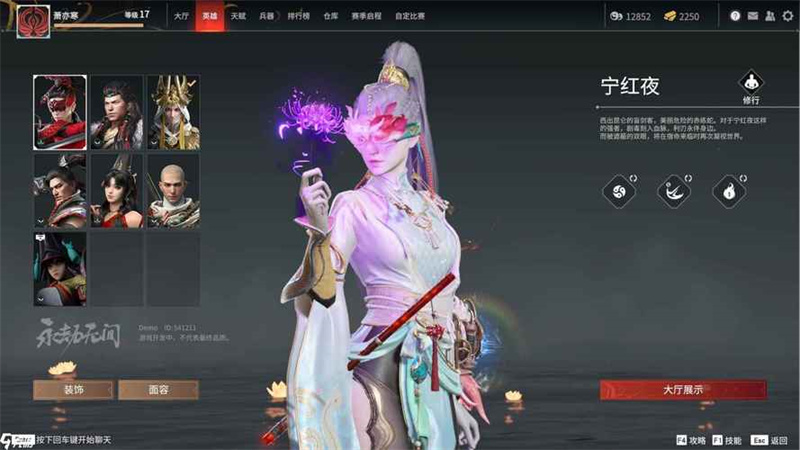Viewport: 800px width, 450px height.
Task: Choose the golden-crowned hero portrait
Action: point(173,111)
